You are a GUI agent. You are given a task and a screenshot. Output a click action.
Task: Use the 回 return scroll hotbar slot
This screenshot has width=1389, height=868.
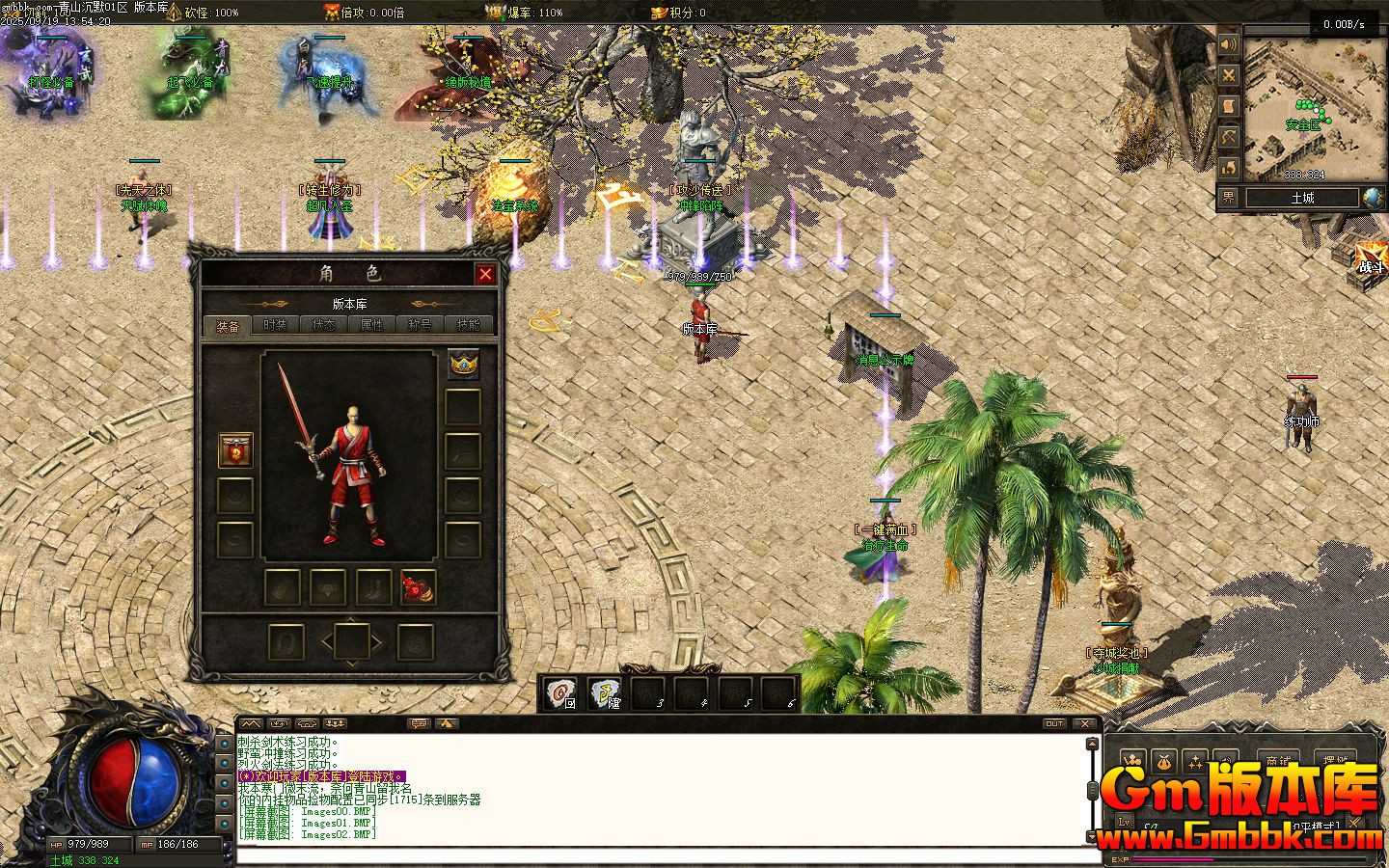click(560, 693)
